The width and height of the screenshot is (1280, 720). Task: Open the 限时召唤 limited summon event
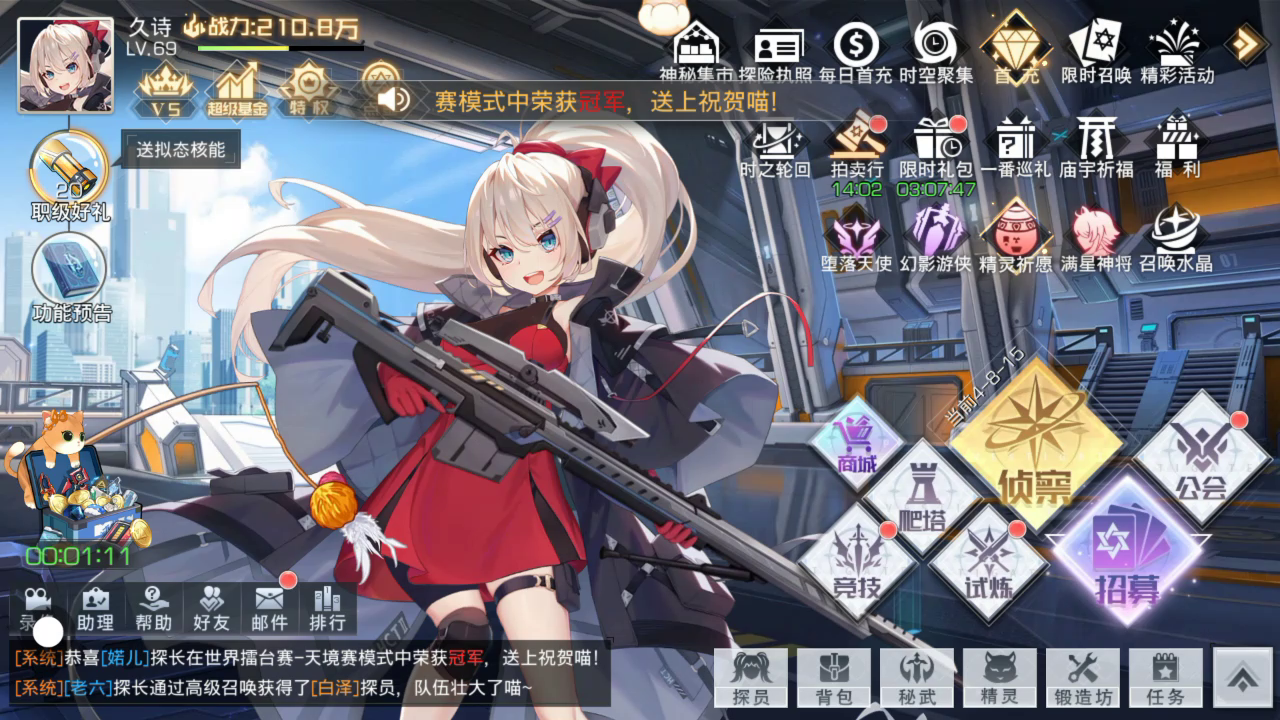point(1096,50)
